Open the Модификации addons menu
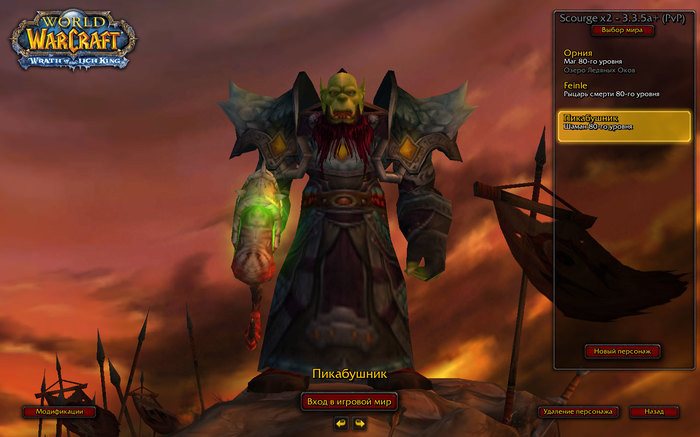 pyautogui.click(x=59, y=411)
